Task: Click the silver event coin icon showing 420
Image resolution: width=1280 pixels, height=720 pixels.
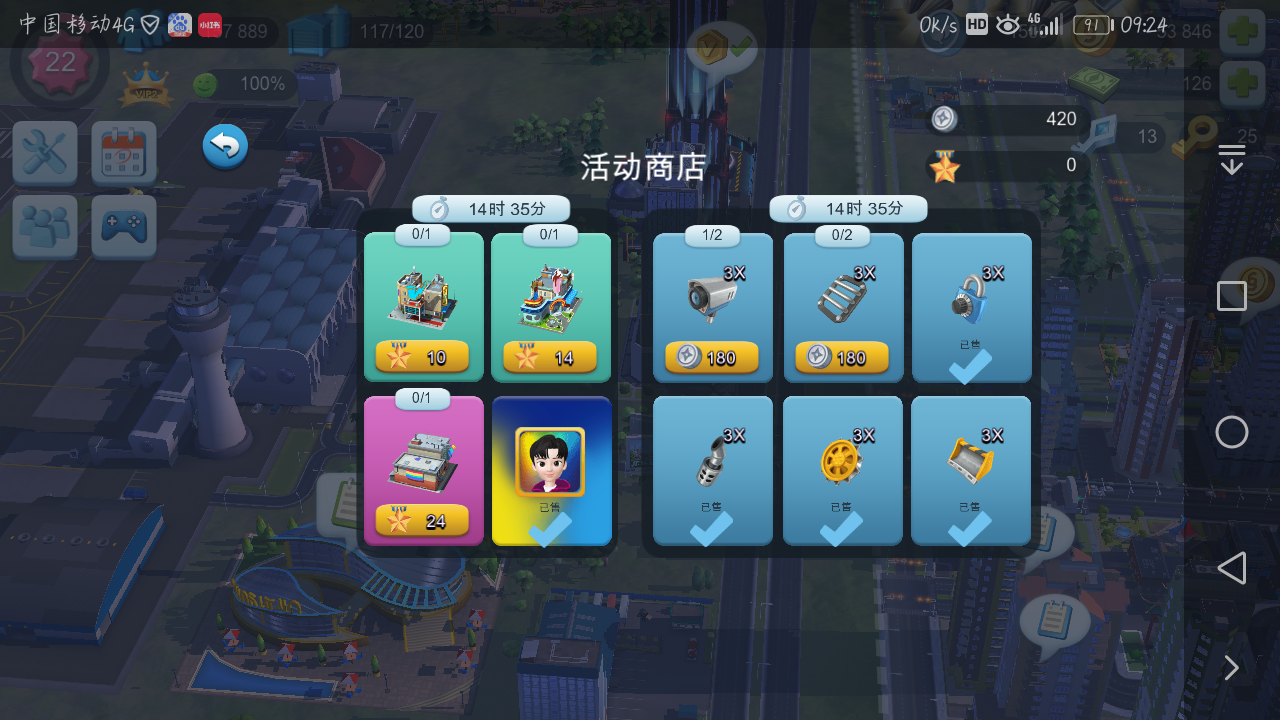Action: coord(941,119)
